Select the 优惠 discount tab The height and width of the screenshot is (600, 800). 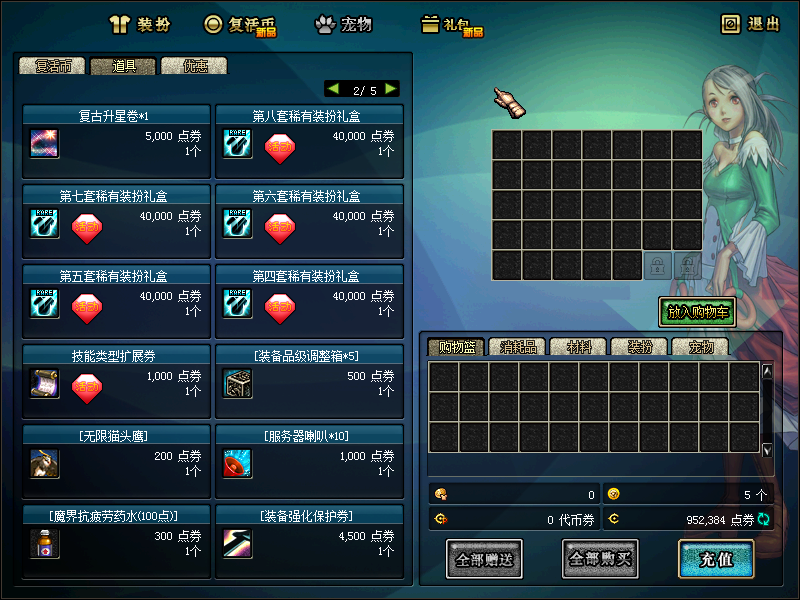click(194, 66)
